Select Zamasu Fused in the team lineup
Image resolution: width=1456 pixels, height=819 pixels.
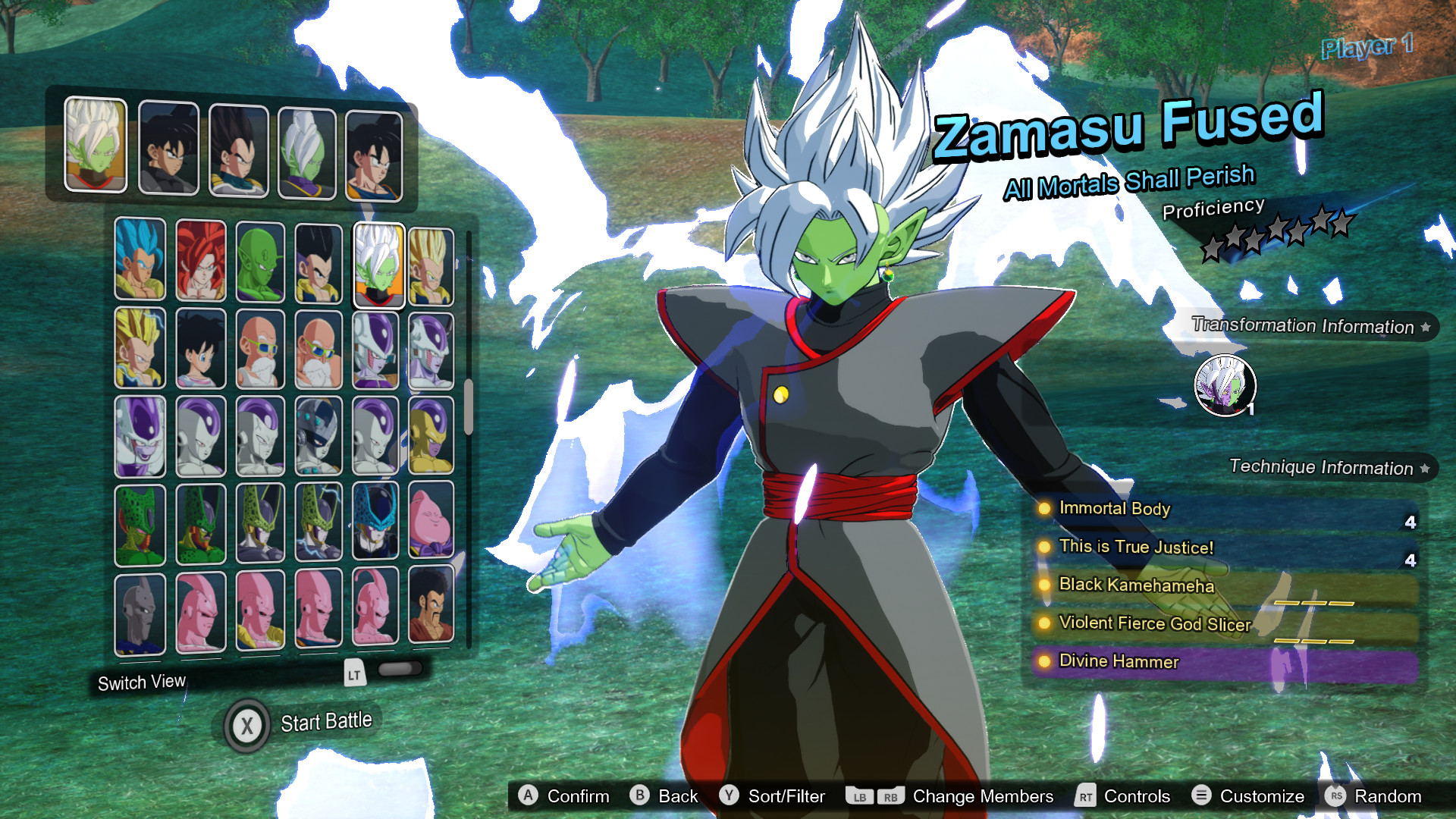[96, 144]
